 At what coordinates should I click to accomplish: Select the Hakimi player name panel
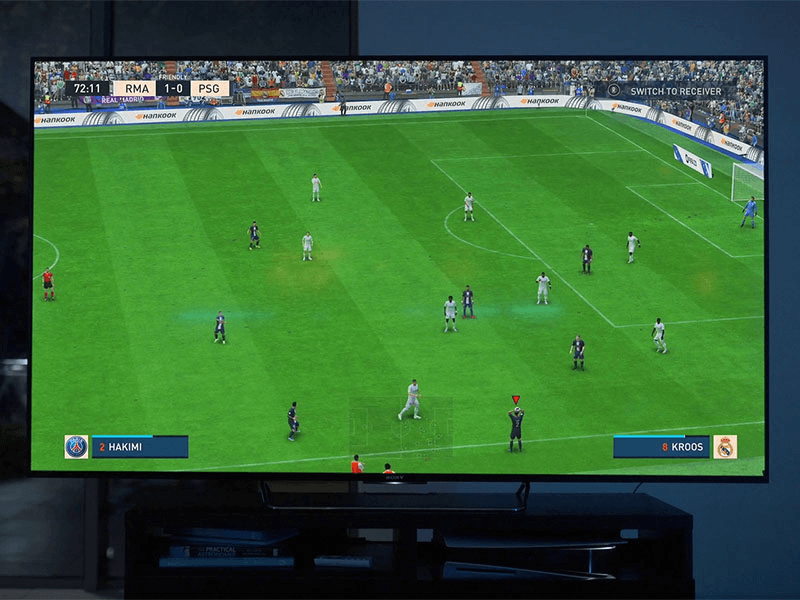click(140, 447)
